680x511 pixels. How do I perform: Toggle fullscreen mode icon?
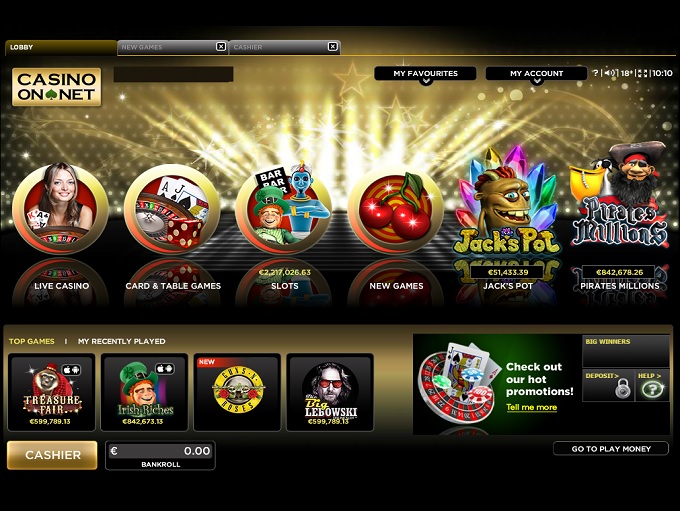pos(642,73)
